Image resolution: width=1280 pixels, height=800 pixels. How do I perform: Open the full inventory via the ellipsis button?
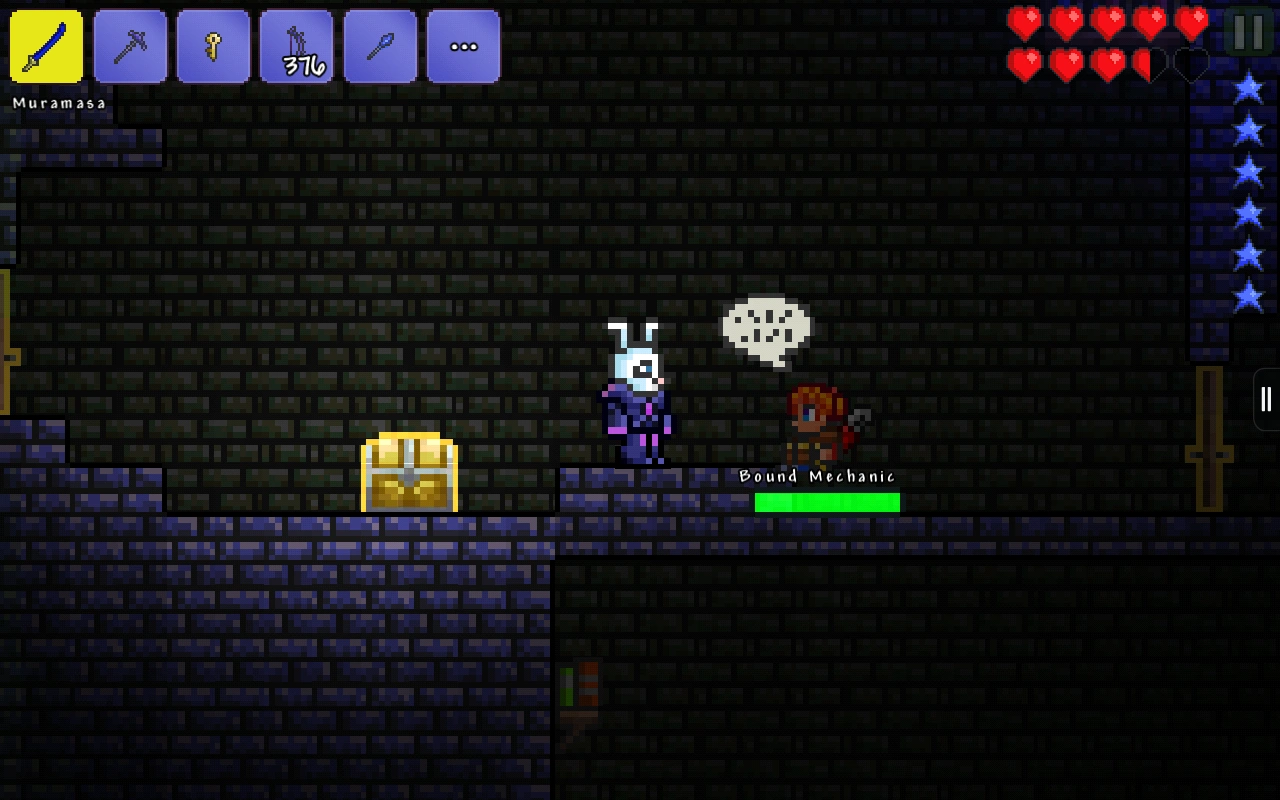pos(463,46)
